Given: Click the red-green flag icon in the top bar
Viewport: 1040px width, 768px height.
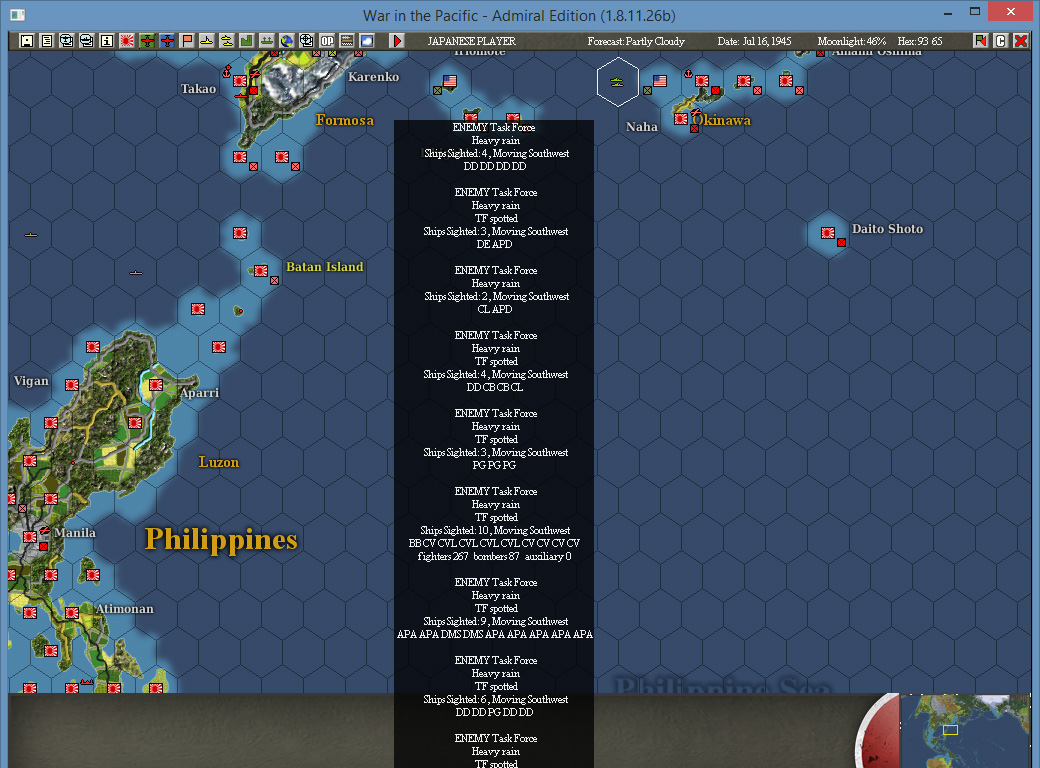Looking at the screenshot, I should click(981, 41).
